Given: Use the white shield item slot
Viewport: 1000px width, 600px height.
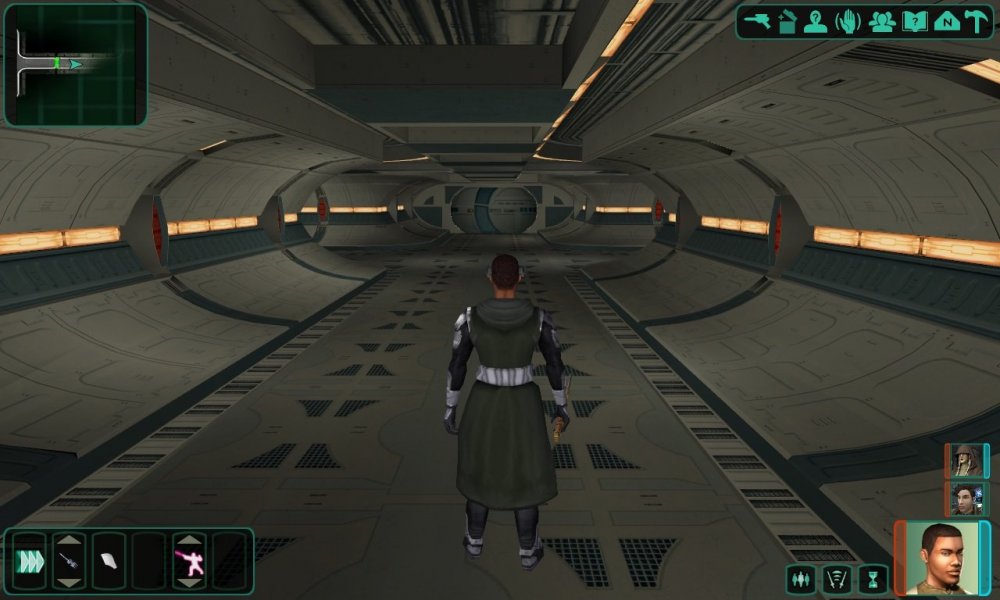Looking at the screenshot, I should pos(108,562).
